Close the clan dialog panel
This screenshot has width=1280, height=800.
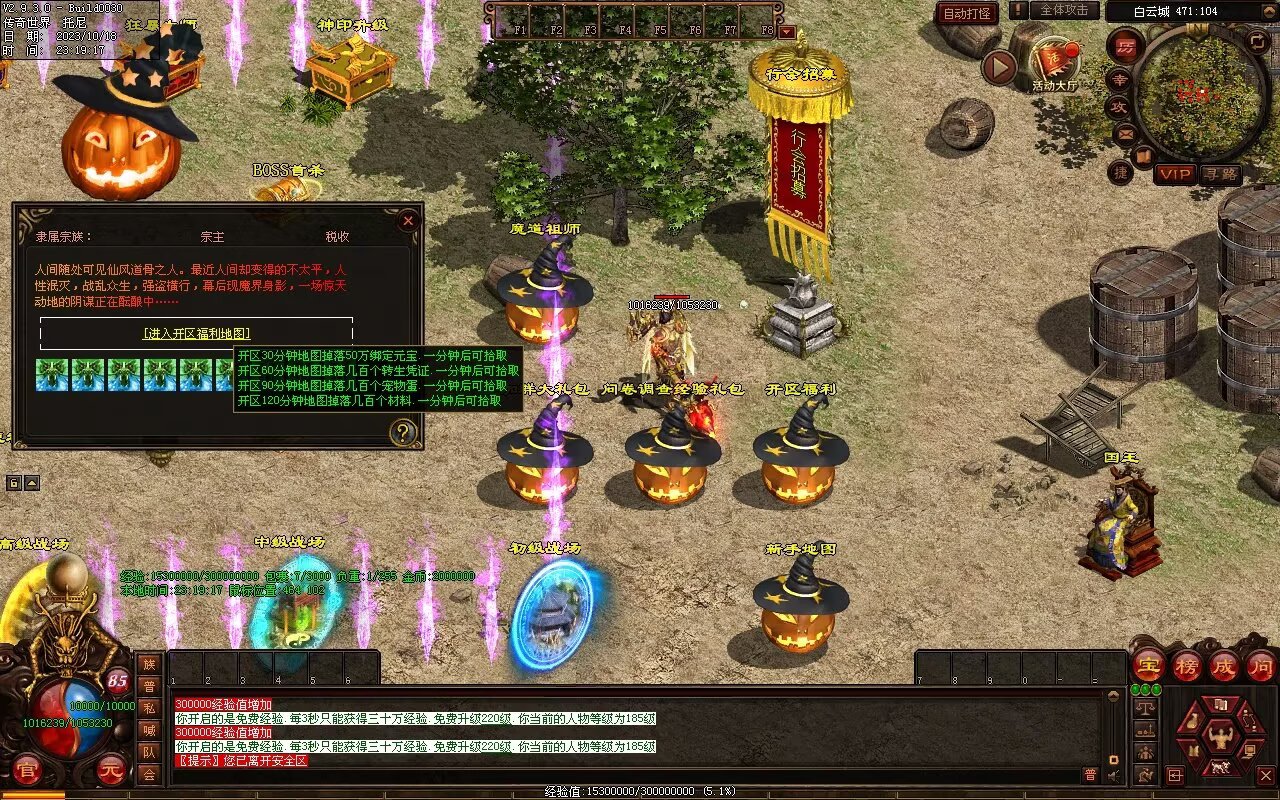click(x=407, y=221)
